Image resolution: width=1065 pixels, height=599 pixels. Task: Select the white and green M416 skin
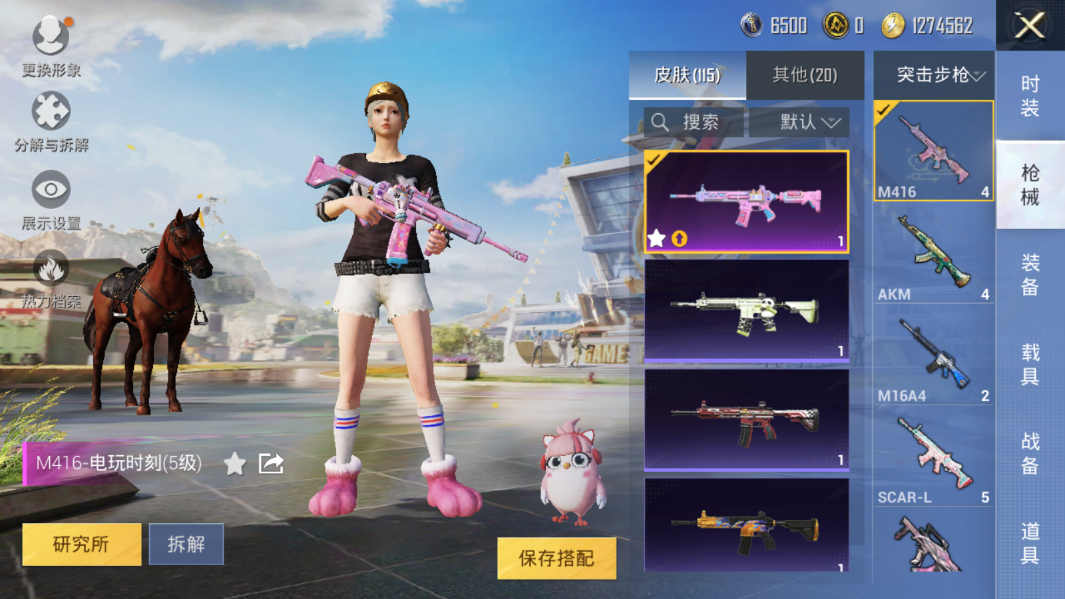(x=746, y=310)
